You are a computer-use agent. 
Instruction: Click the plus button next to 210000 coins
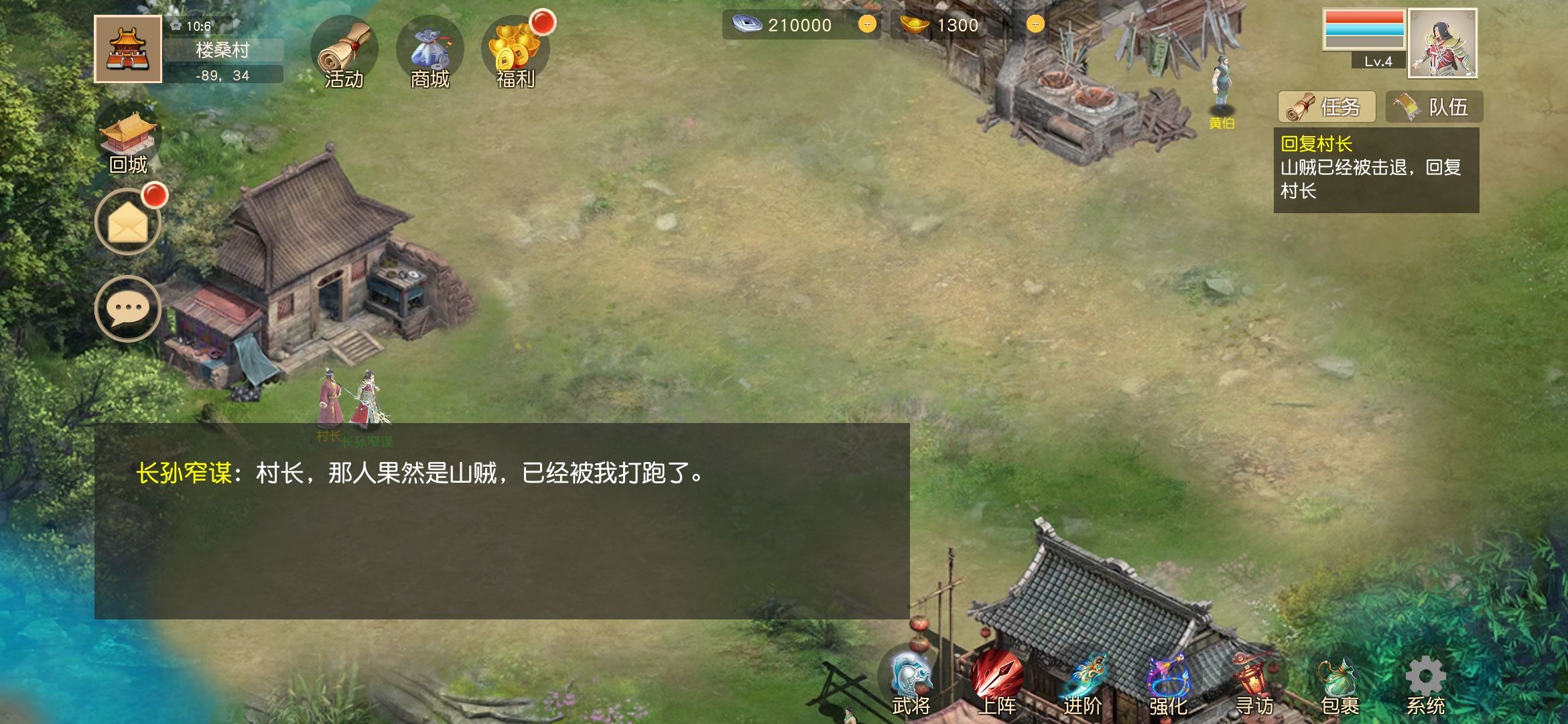(868, 25)
